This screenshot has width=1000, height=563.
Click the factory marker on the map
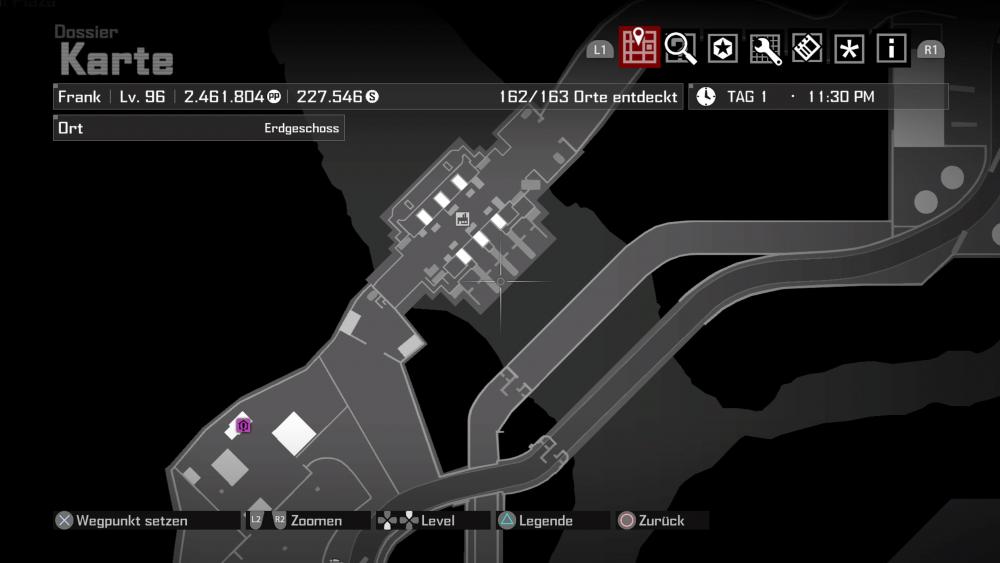tap(462, 218)
